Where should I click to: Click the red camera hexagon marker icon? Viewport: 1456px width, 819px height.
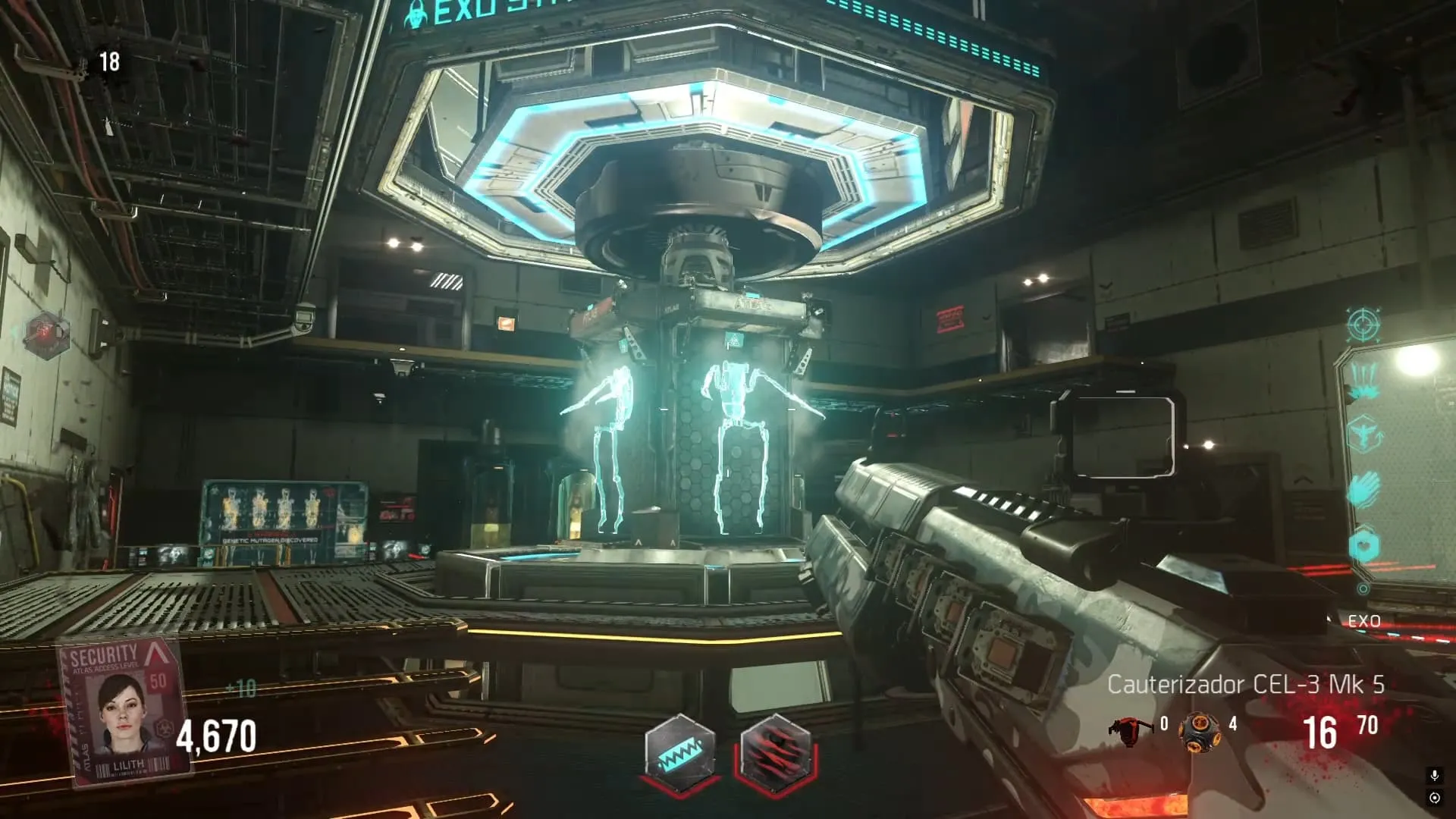46,334
